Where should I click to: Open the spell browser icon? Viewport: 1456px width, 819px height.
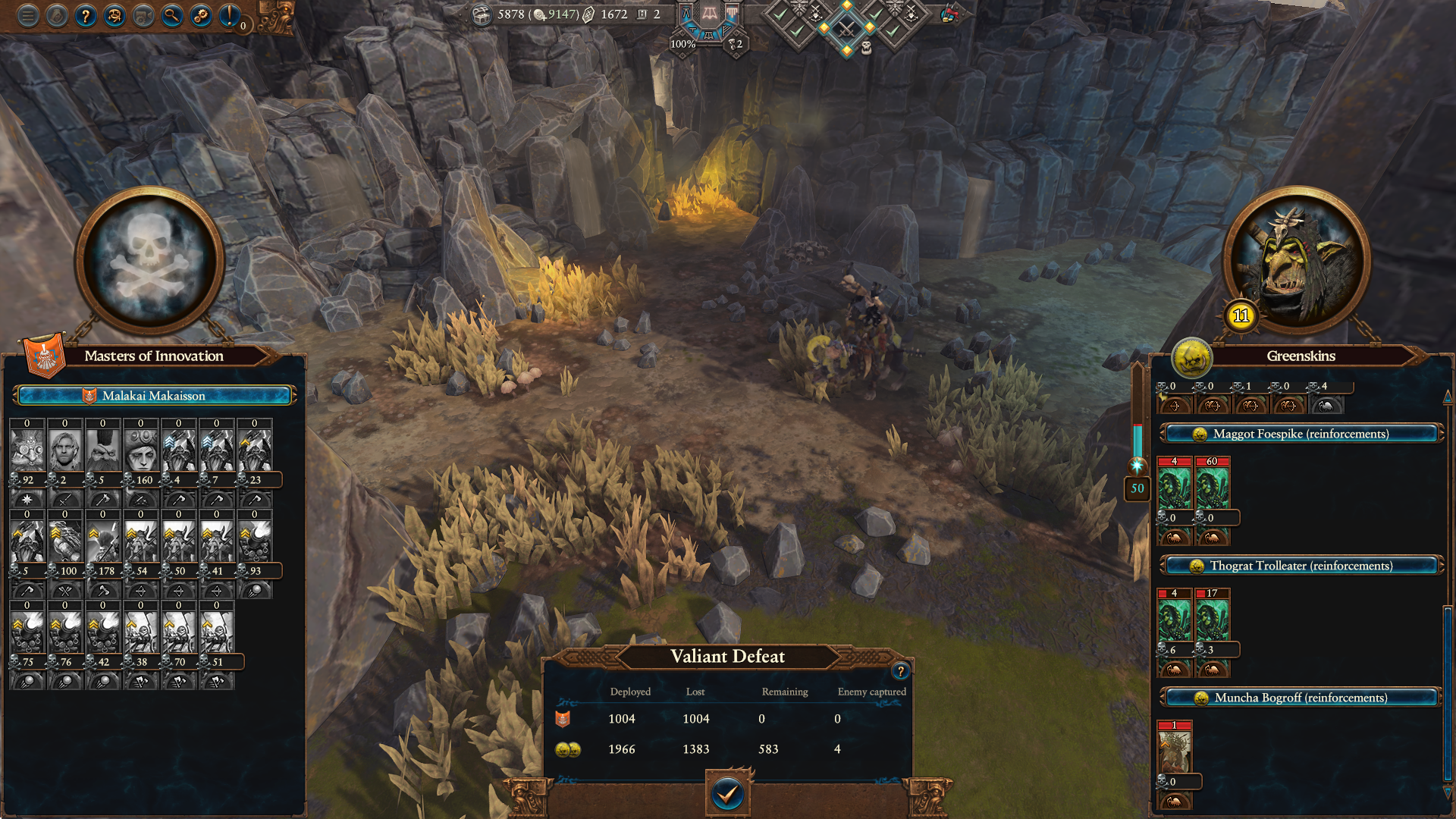point(115,16)
